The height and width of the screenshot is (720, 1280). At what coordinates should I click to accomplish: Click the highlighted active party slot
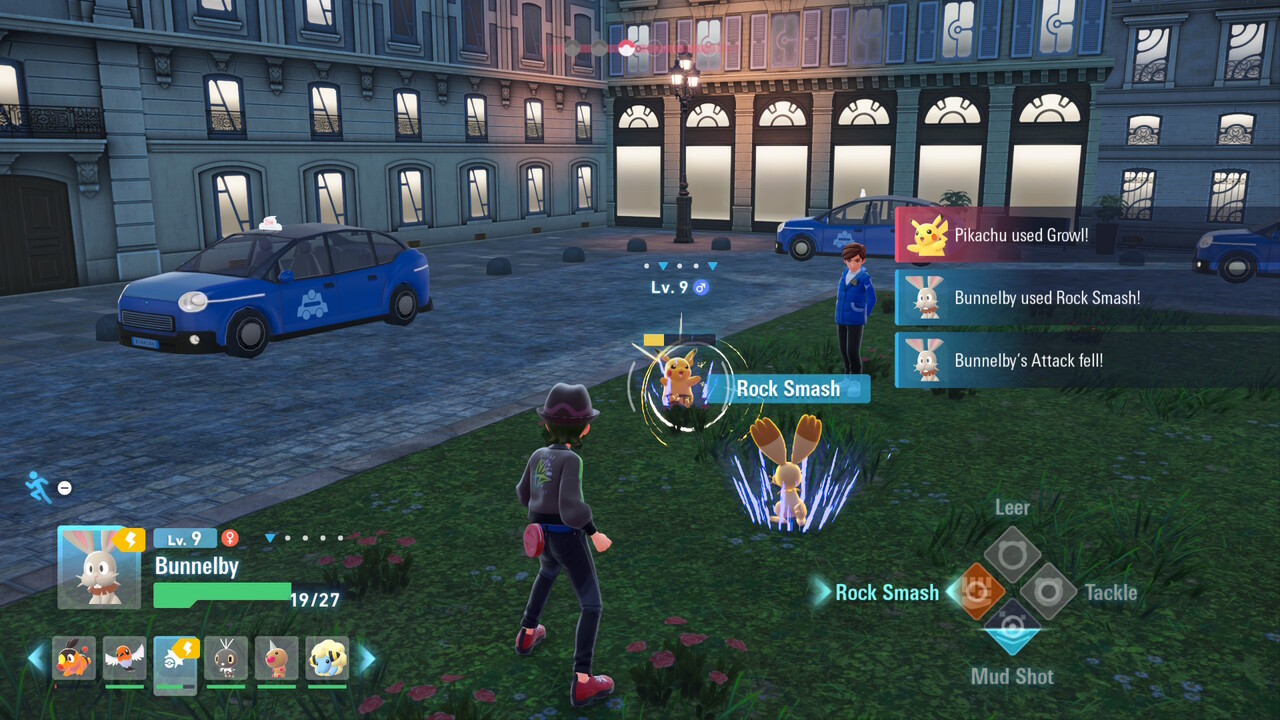176,660
